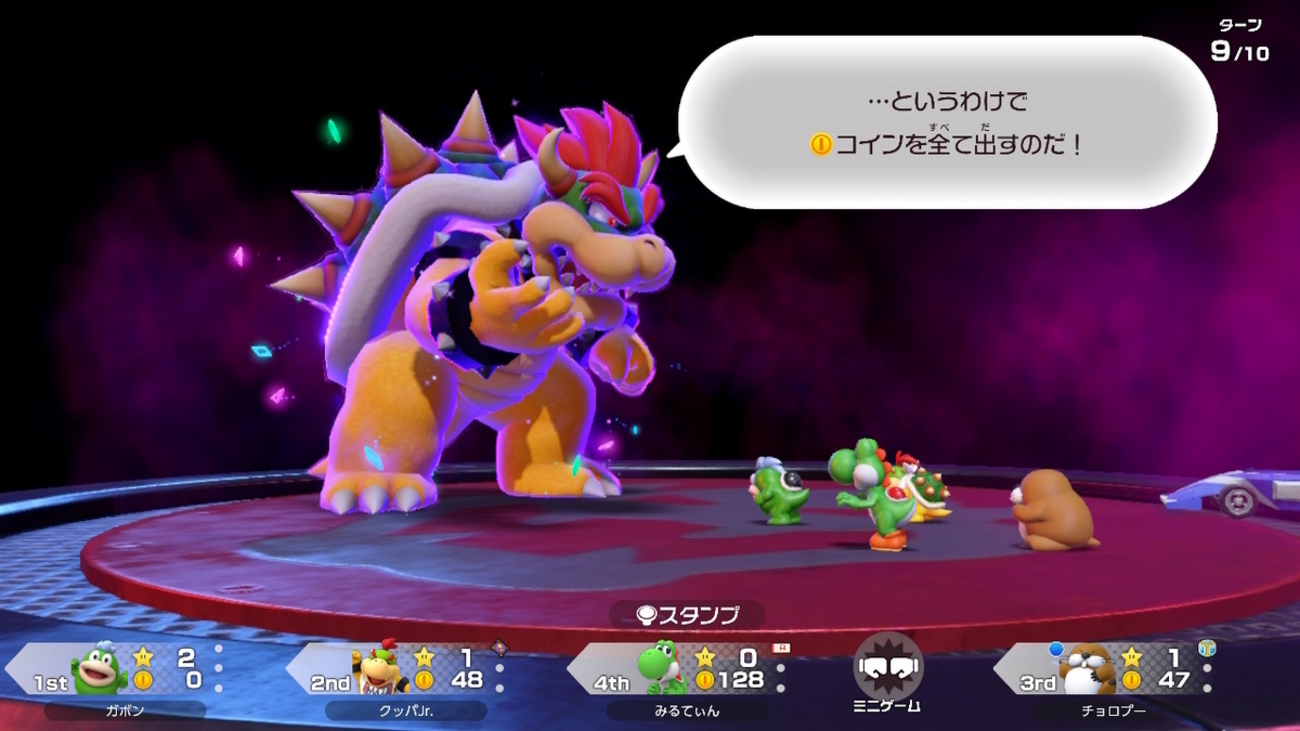Viewport: 1300px width, 731px height.
Task: Click the coin icon on クッパJr.'s panel
Action: (424, 680)
